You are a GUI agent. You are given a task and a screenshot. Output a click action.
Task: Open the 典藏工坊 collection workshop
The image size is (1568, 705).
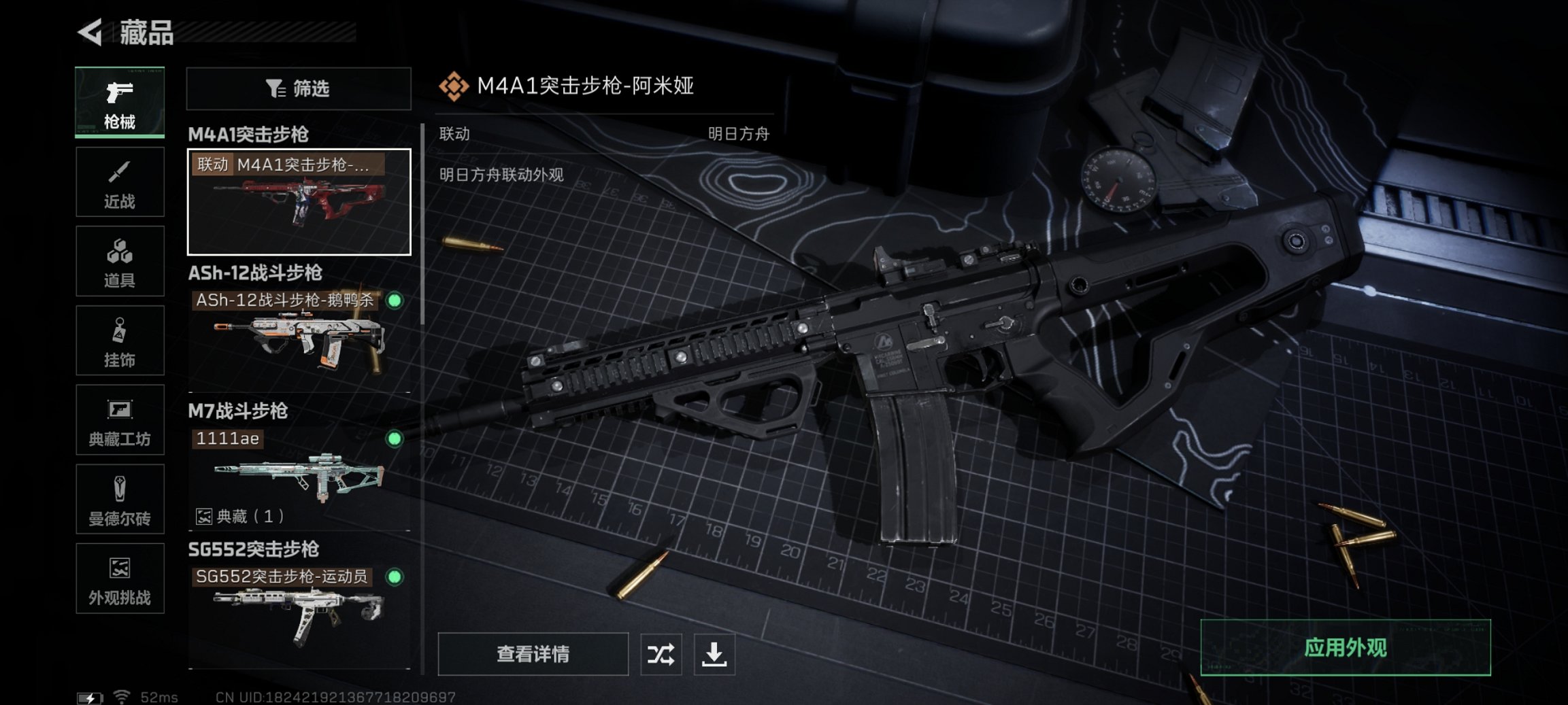click(120, 419)
